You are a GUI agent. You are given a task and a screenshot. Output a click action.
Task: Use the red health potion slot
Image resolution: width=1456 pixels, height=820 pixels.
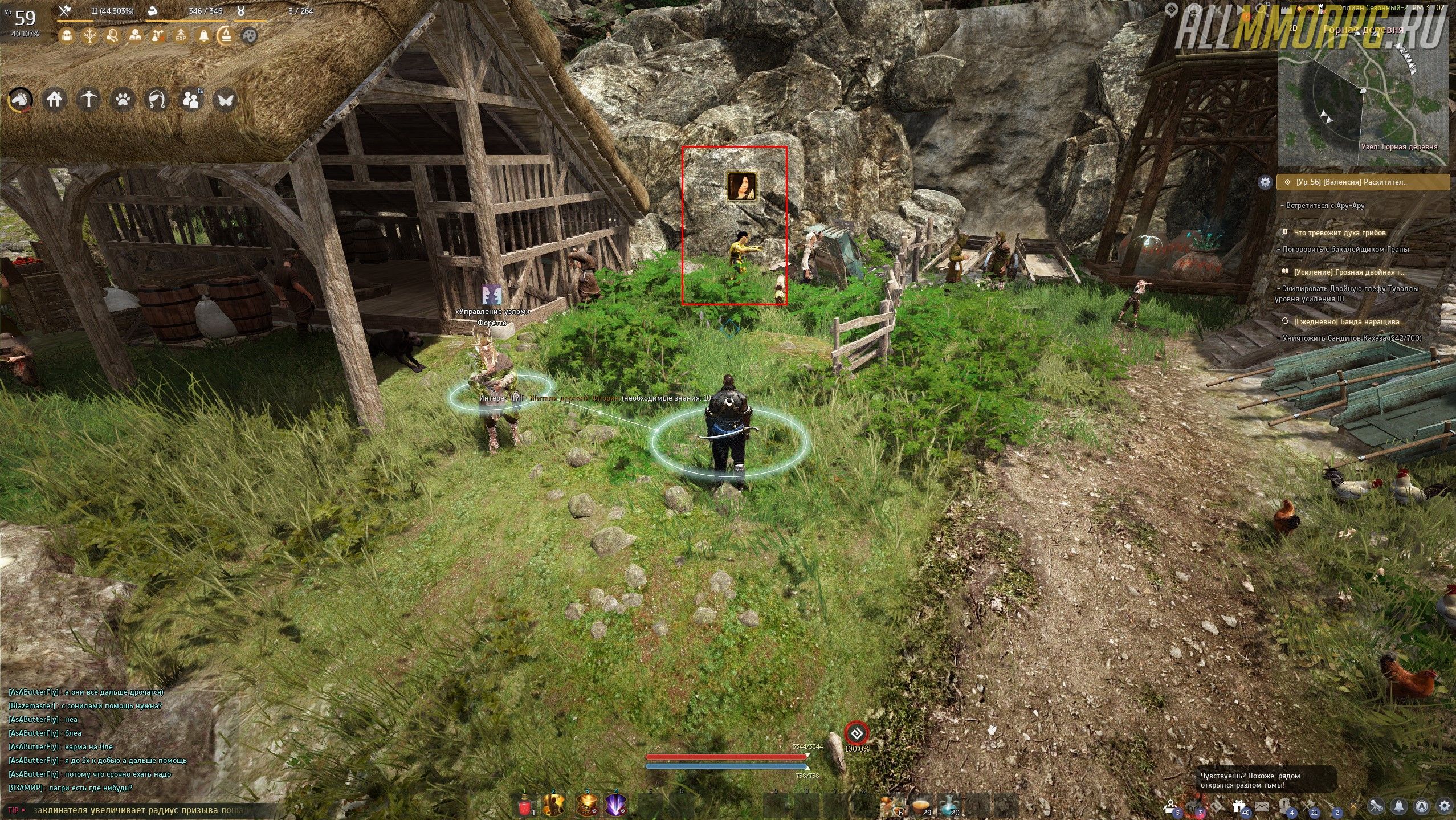525,805
